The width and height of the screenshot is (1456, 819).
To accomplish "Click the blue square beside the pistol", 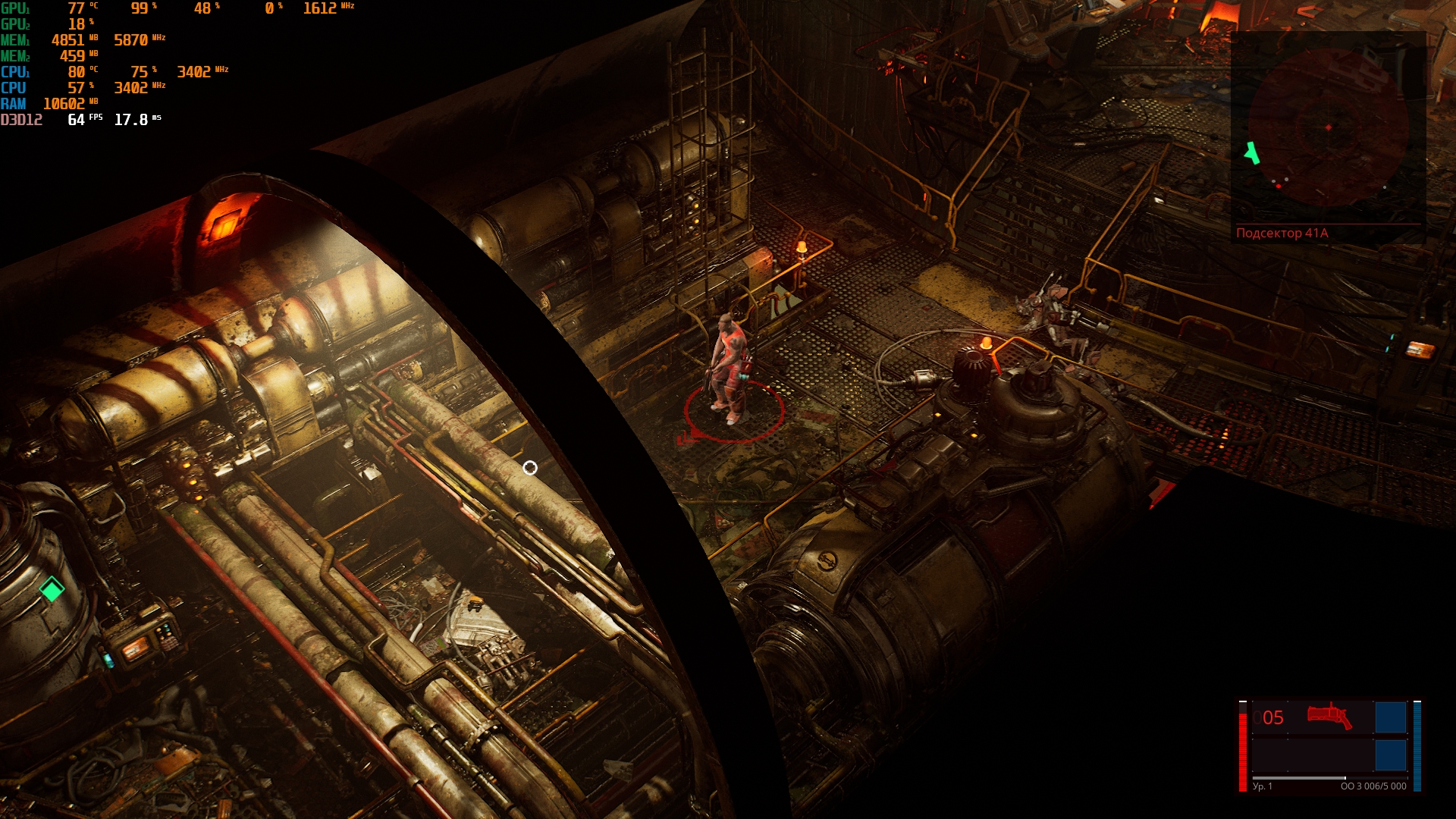I will [x=1390, y=717].
